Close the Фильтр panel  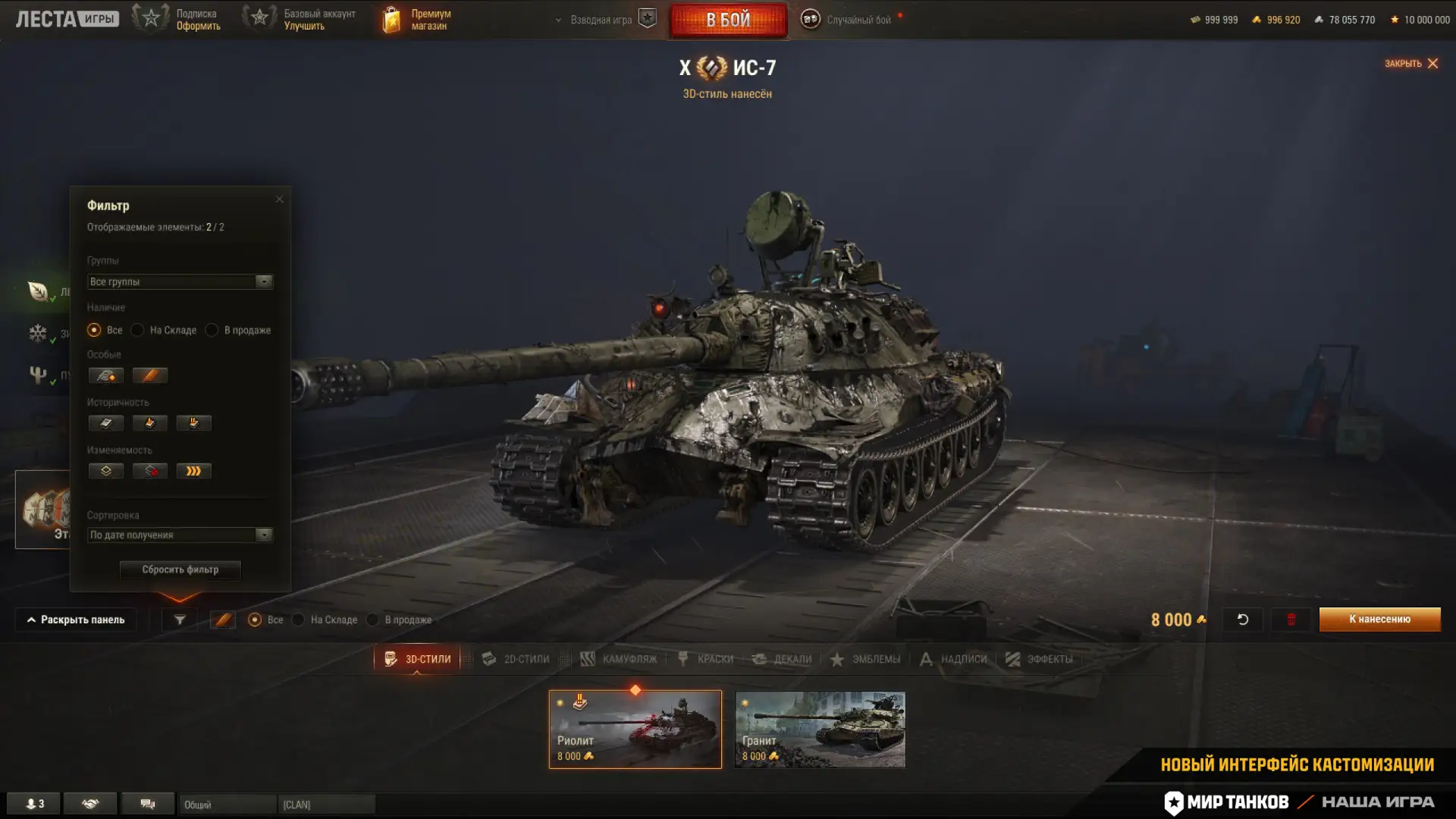click(x=280, y=199)
